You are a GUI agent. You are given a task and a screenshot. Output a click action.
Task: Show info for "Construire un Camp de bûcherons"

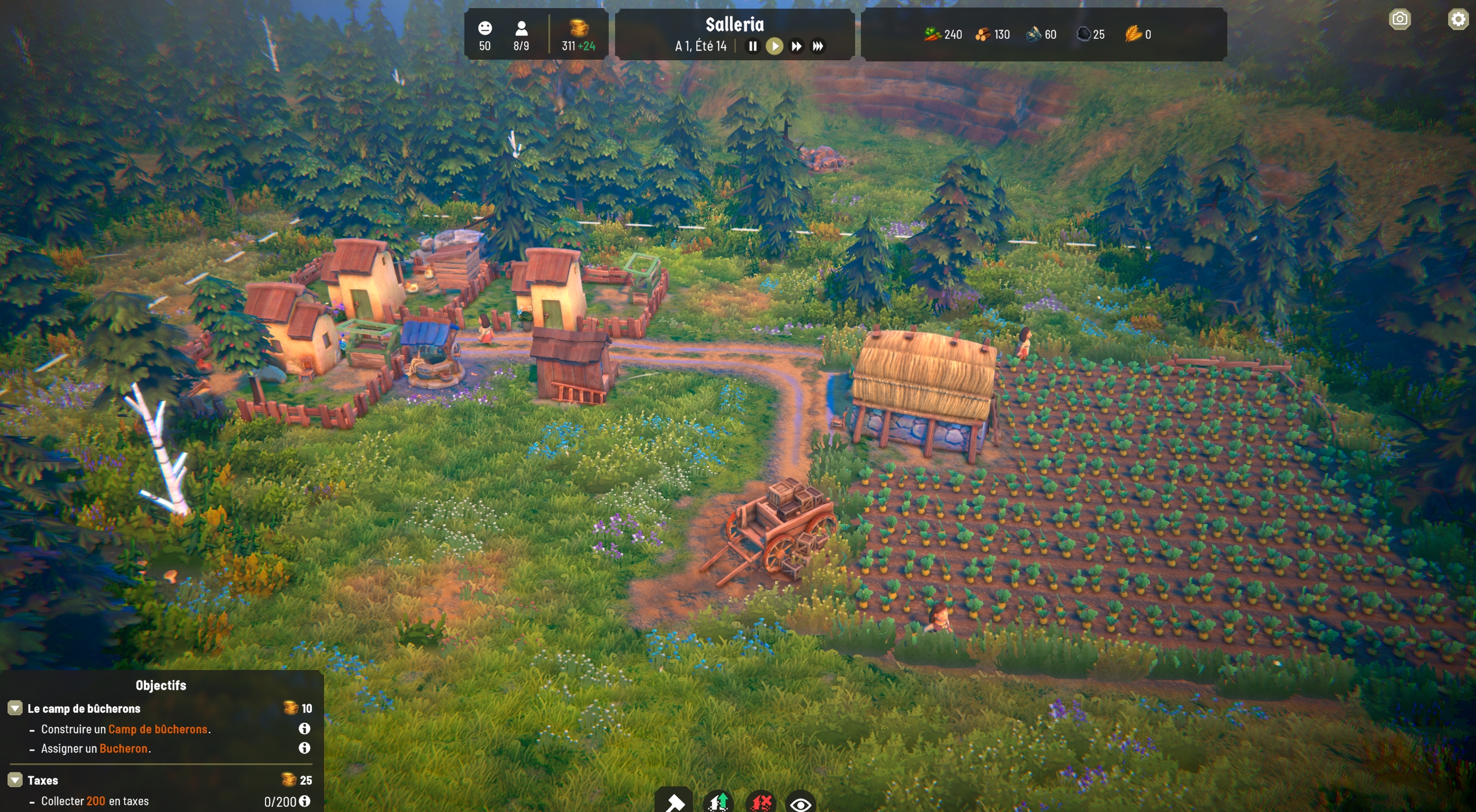click(x=304, y=729)
